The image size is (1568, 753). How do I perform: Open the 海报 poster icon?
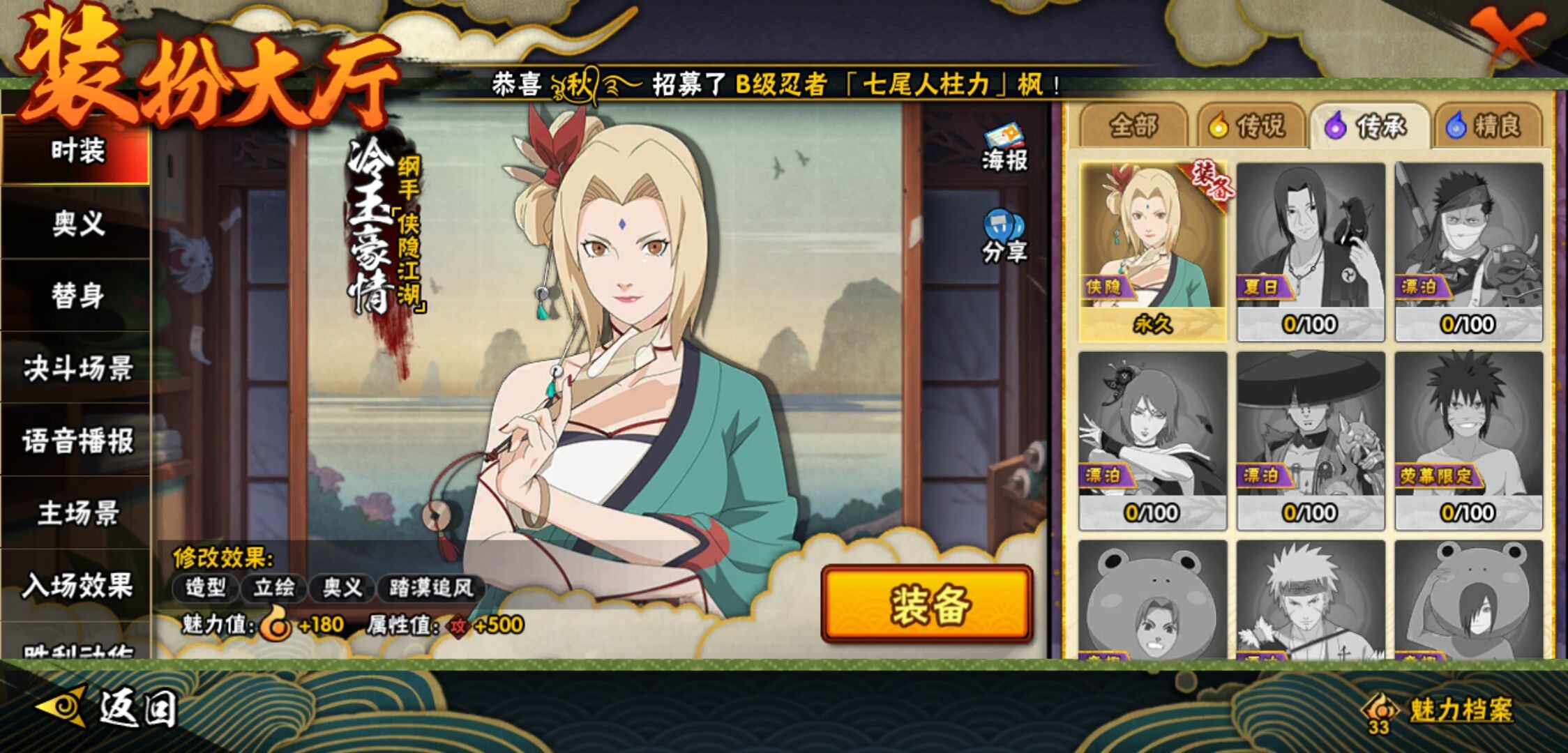[1004, 147]
